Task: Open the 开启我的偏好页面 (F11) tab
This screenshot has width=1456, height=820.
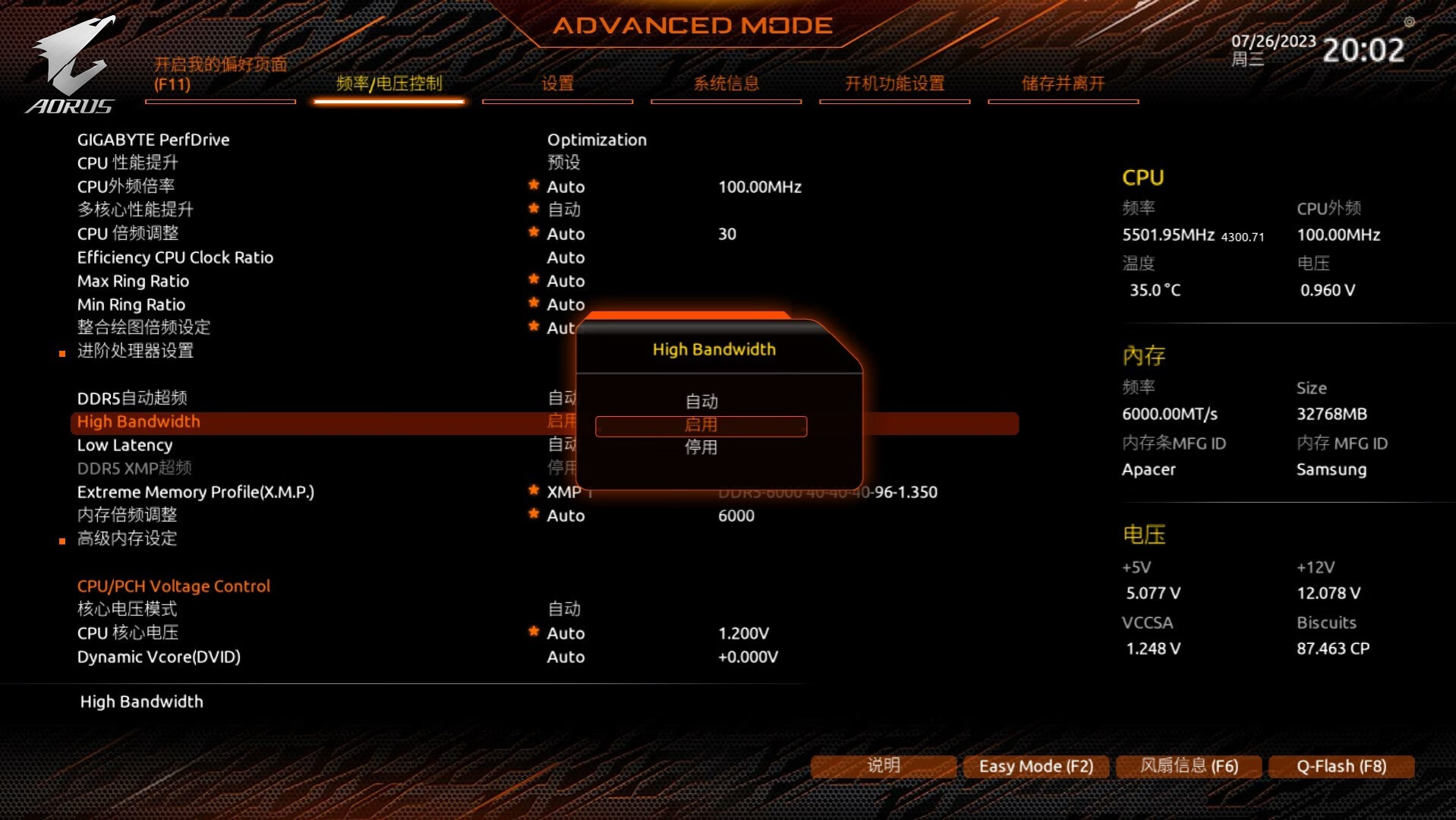Action: 220,74
